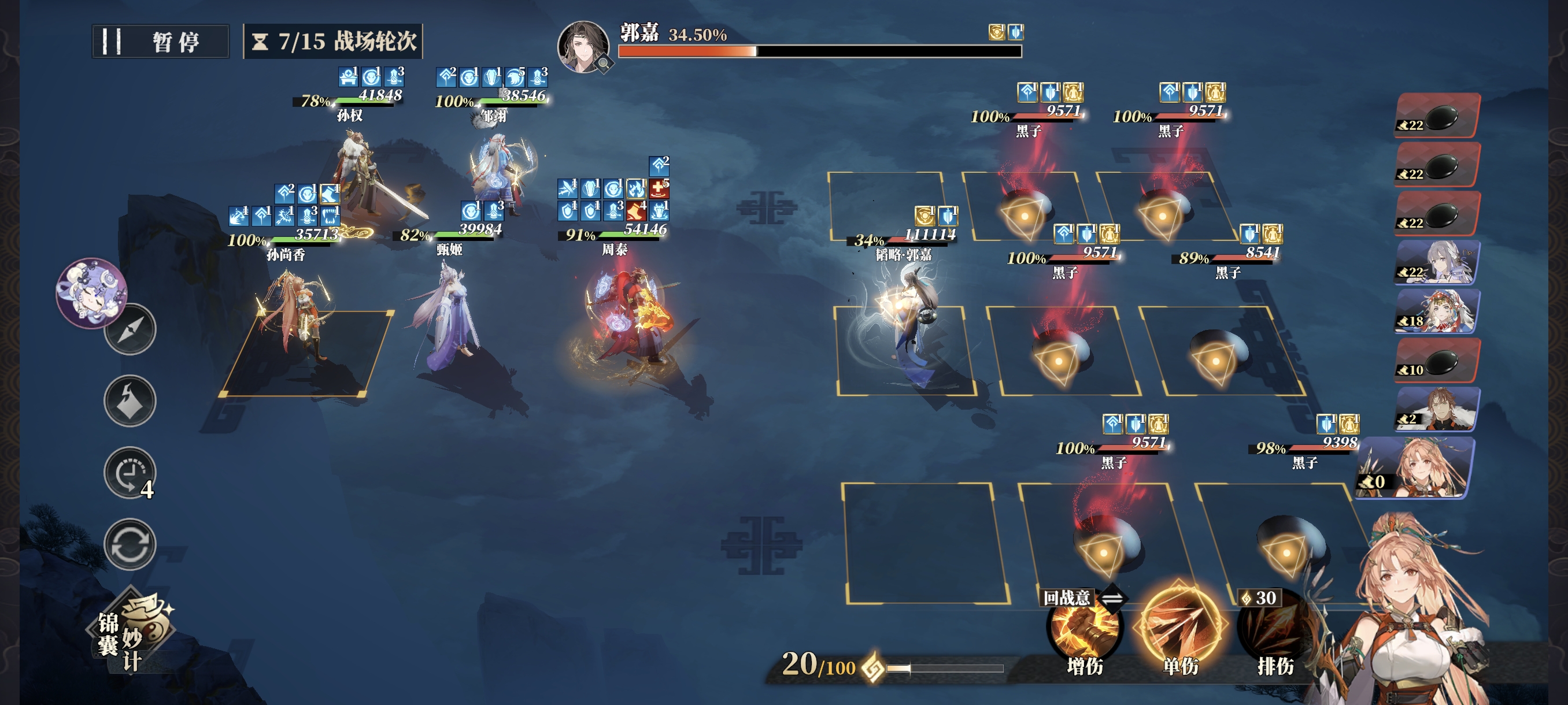Open the 锦囊妙计 stratagem menu
The image size is (1568, 705).
pos(135,632)
